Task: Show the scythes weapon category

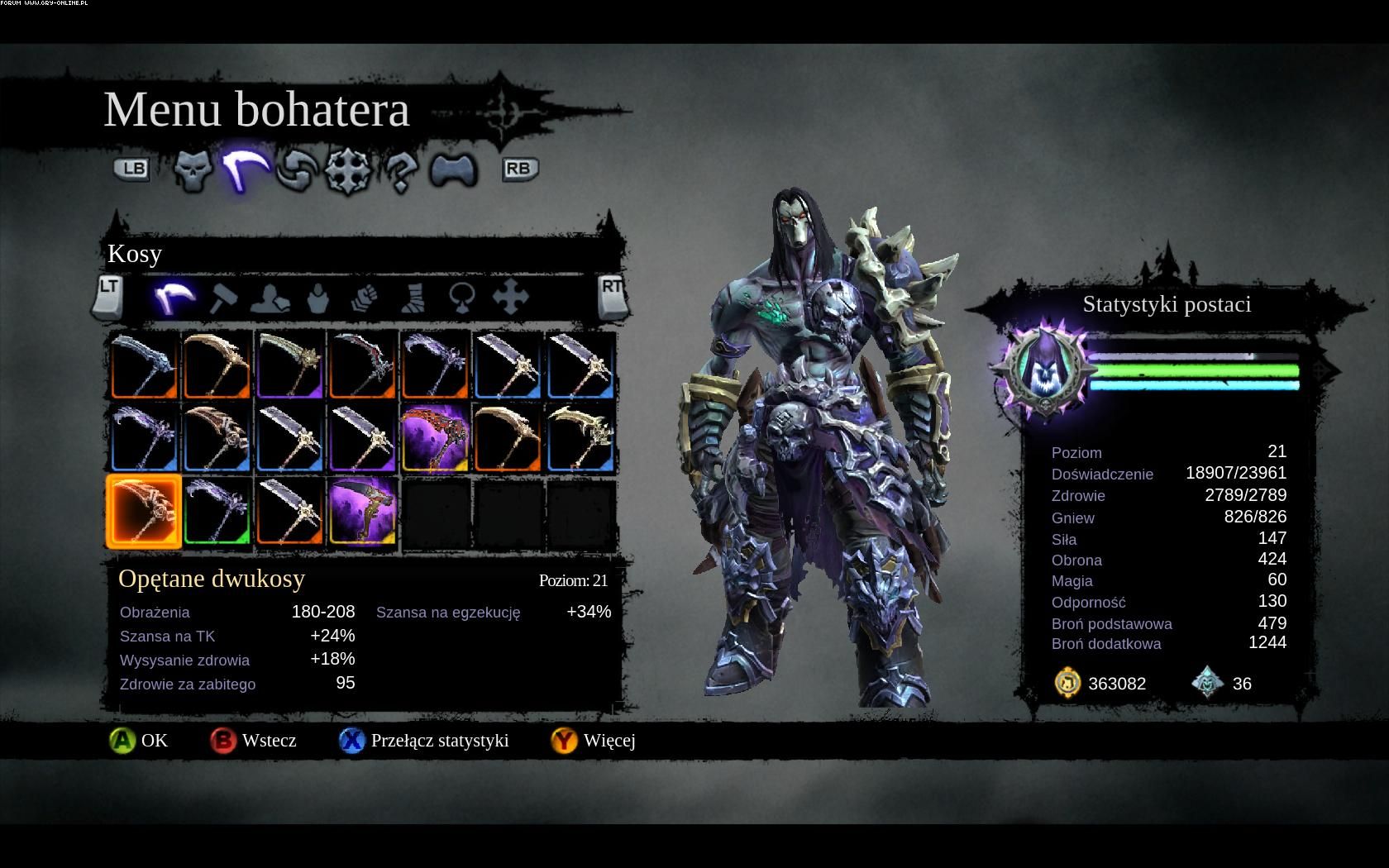Action: tap(174, 297)
